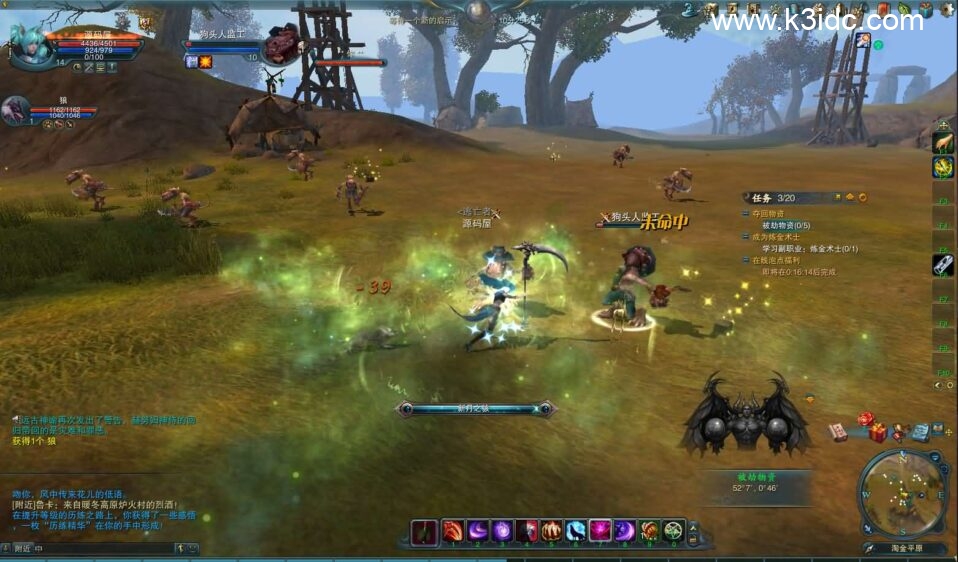Click the targeted enemy's portrait
This screenshot has width=958, height=562.
281,44
